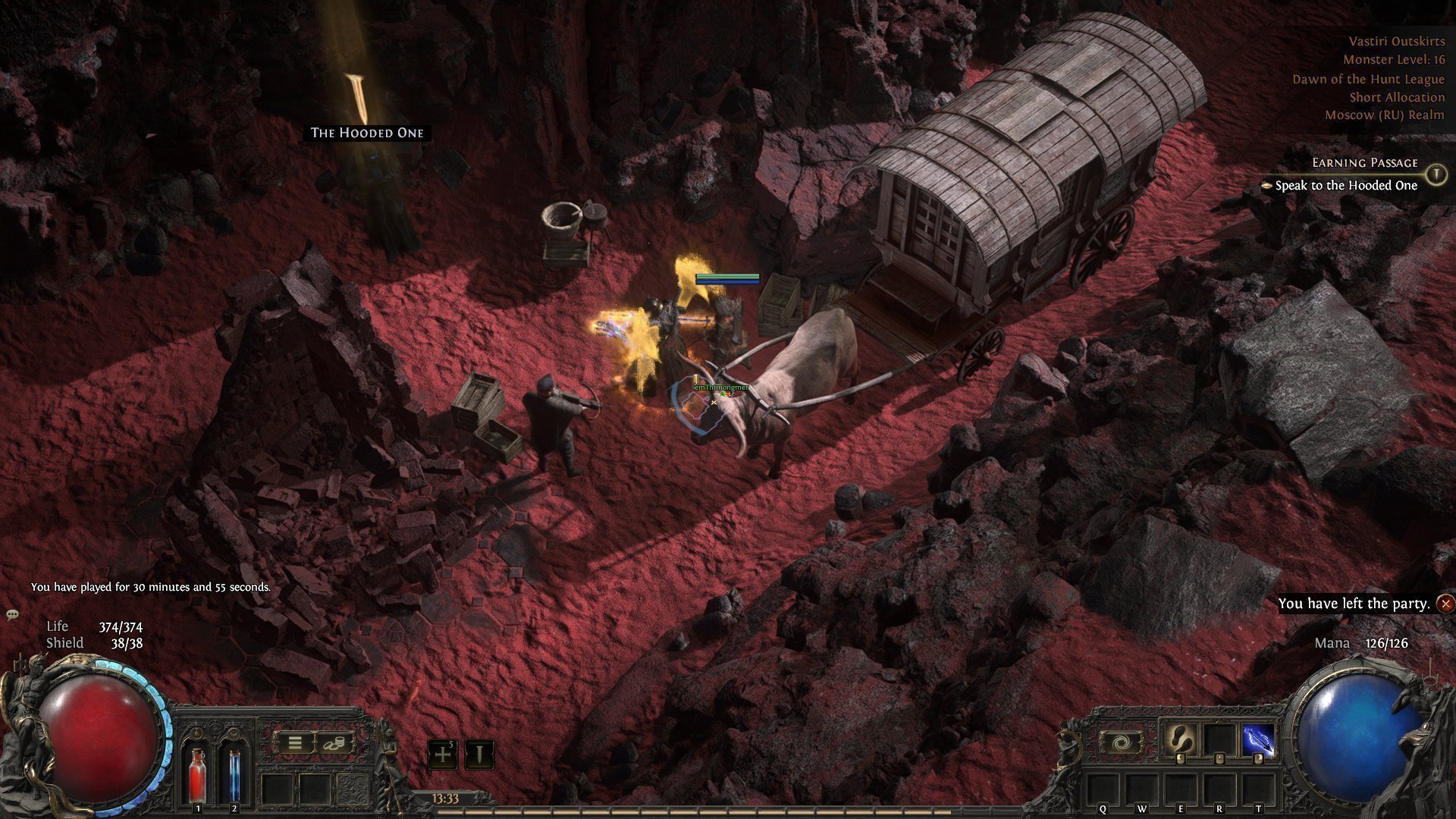Open the Earning Passage quest tracker
The width and height of the screenshot is (1456, 819).
click(1364, 163)
